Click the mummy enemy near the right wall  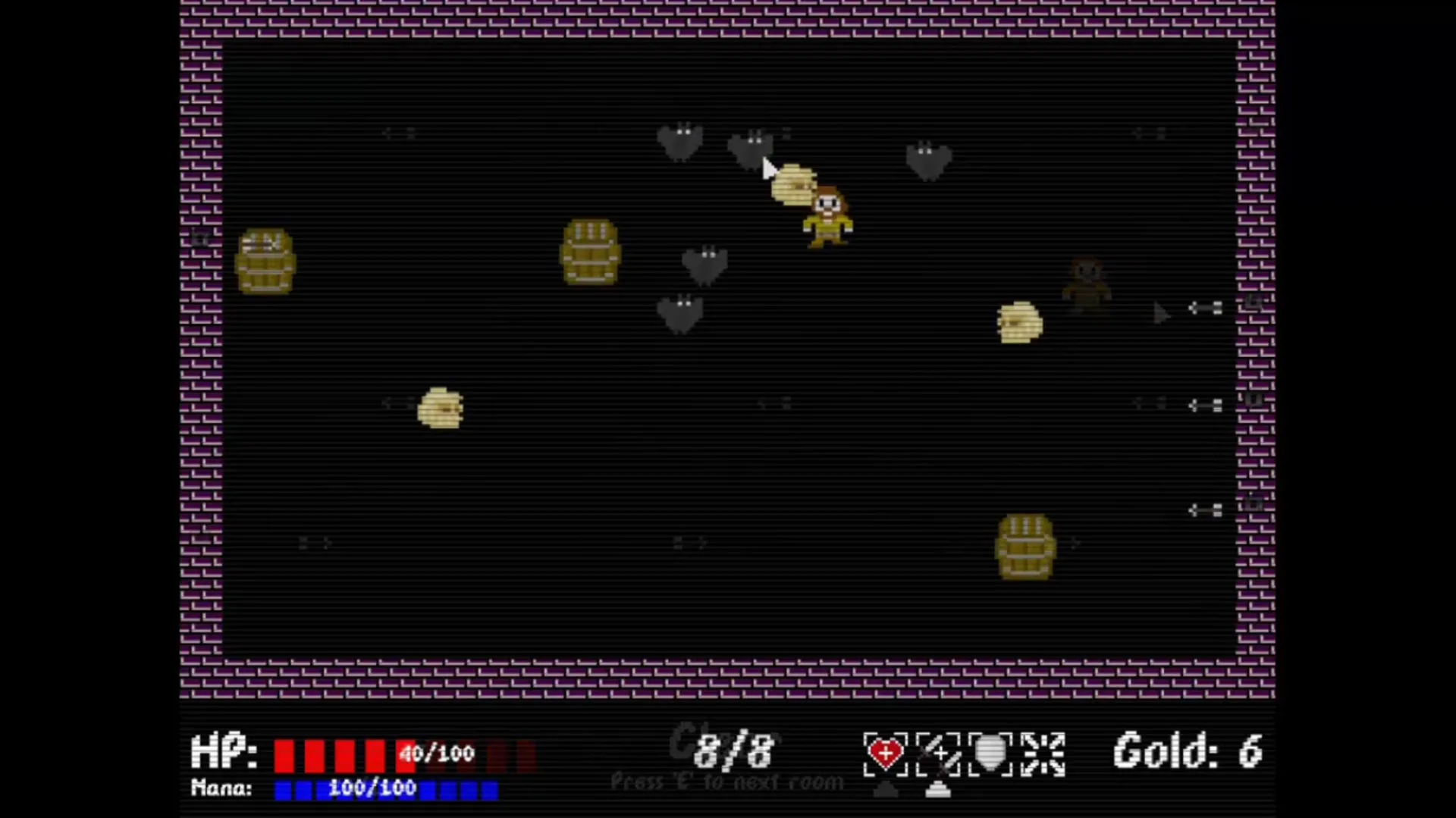pos(1020,323)
